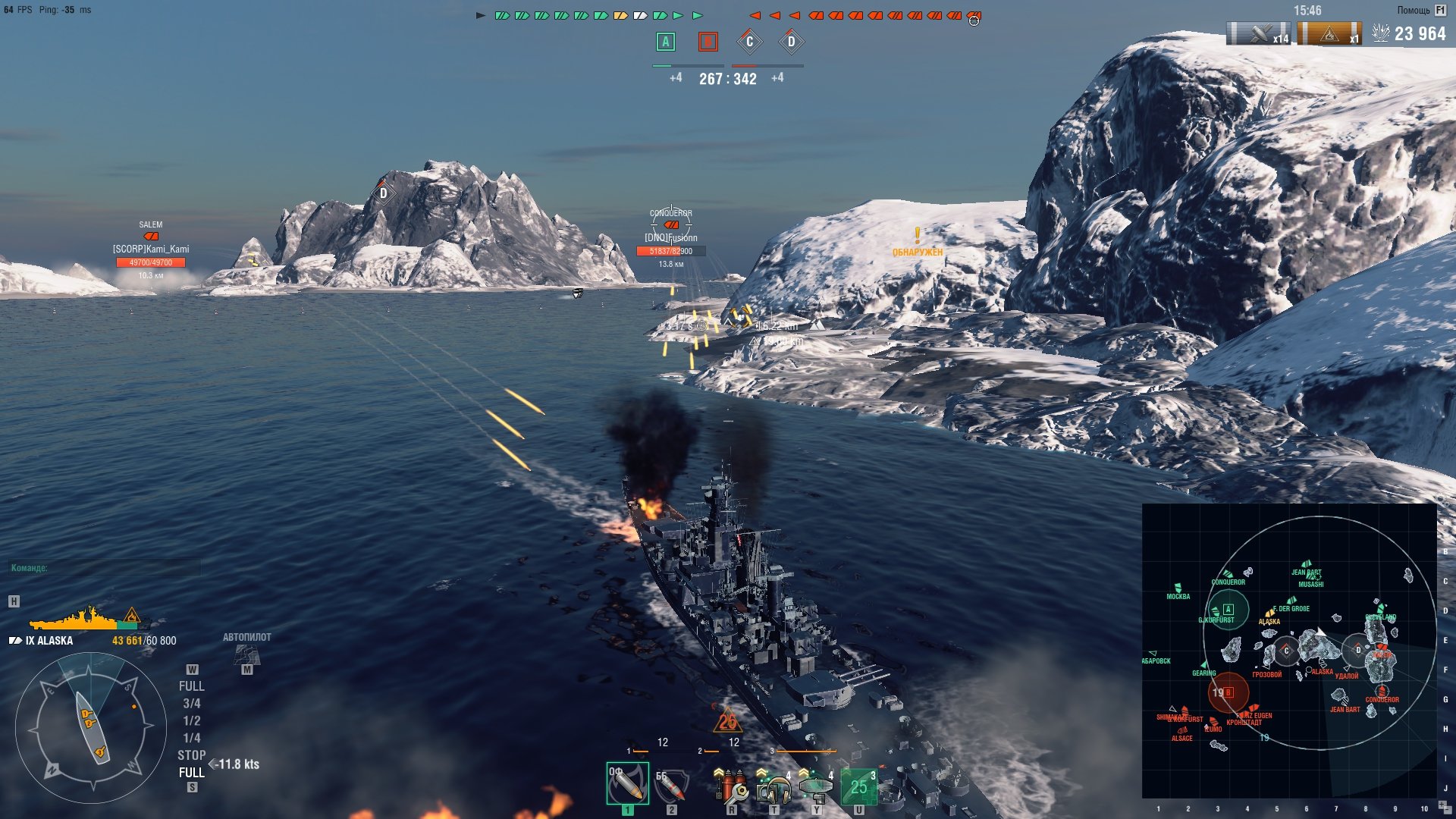Image resolution: width=1456 pixels, height=819 pixels.
Task: Select the ОФ high-explosive shell
Action: 627,784
